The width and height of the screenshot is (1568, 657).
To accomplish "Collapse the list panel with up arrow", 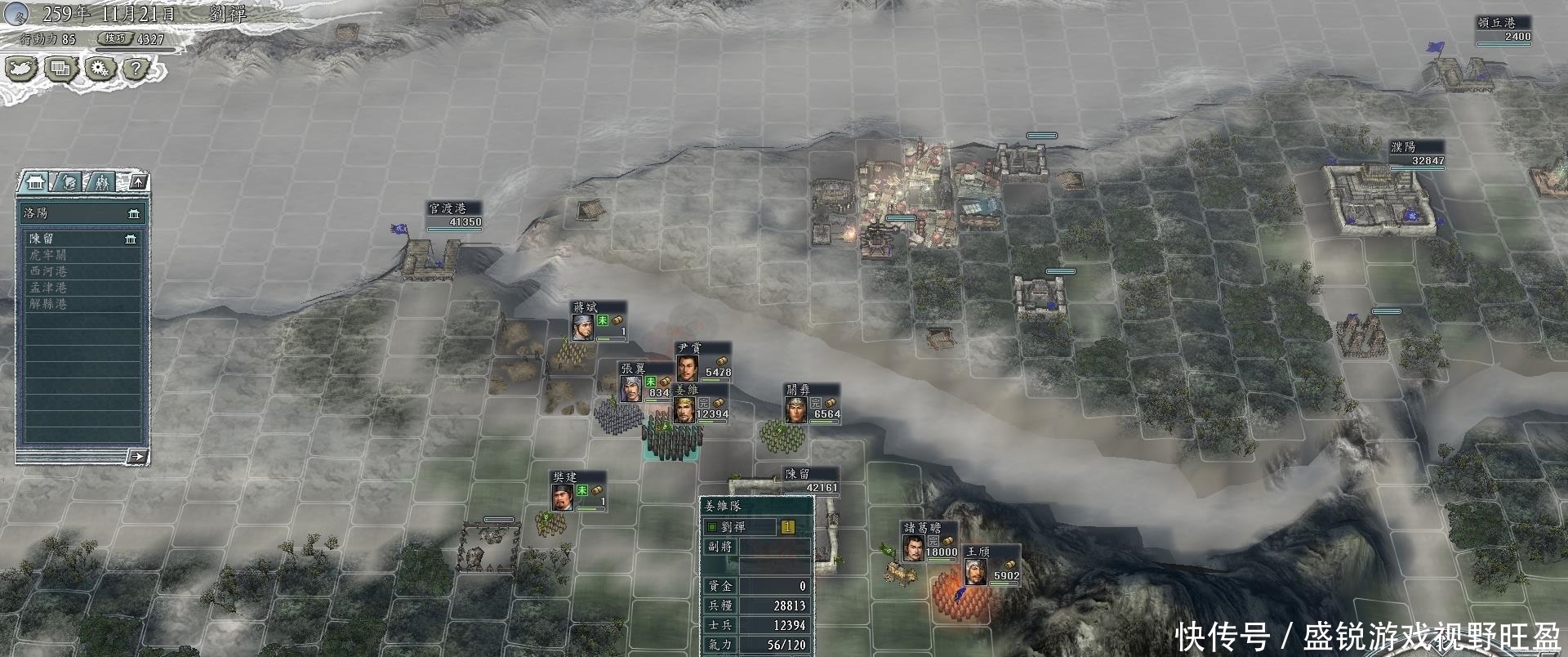I will click(138, 181).
